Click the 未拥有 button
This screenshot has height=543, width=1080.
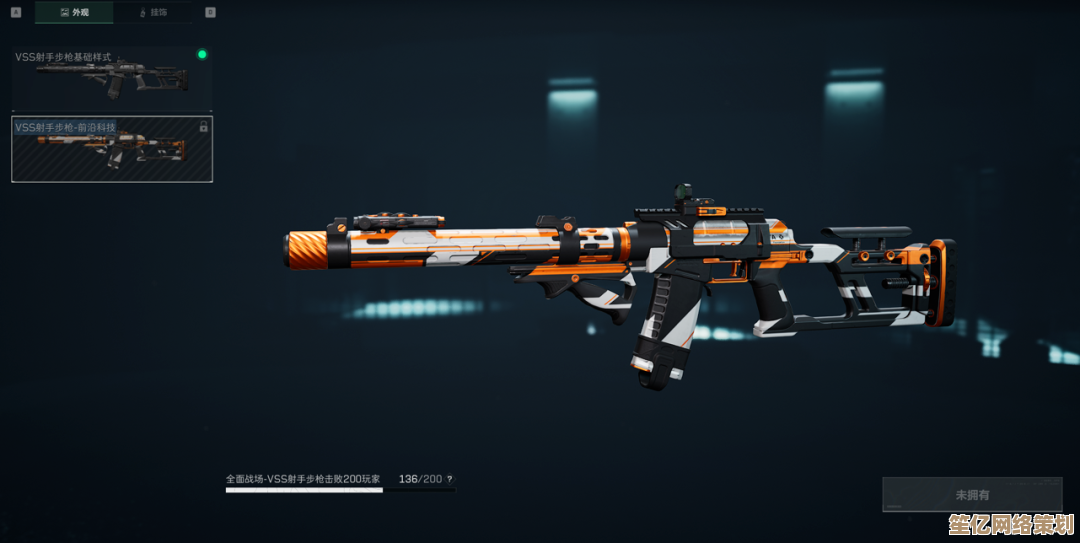[971, 494]
